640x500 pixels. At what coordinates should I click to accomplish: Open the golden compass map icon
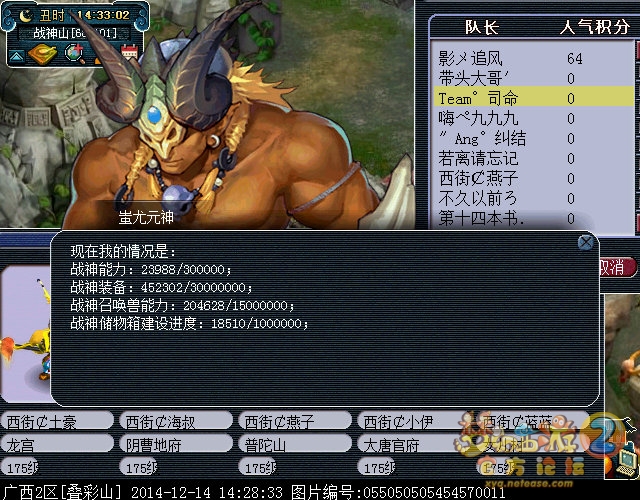coord(41,52)
